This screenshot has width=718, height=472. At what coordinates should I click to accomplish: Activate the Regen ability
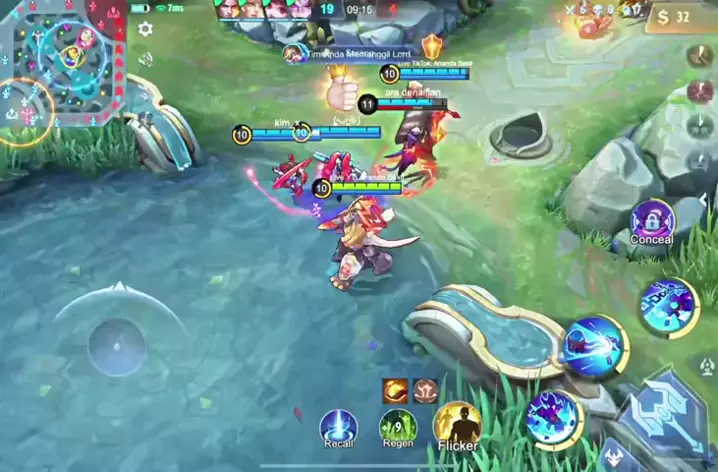click(x=397, y=427)
